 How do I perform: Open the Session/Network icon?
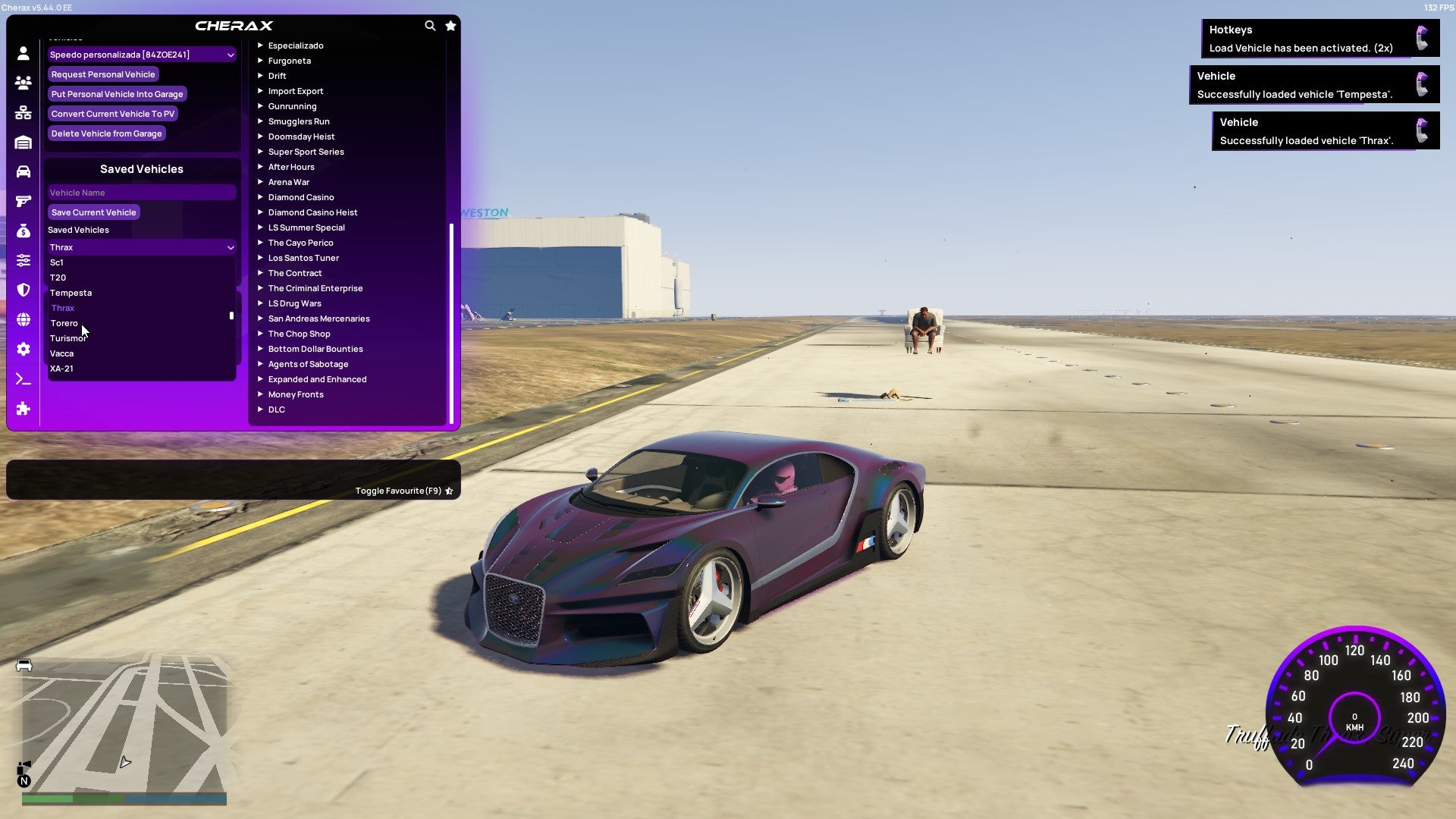(x=23, y=112)
